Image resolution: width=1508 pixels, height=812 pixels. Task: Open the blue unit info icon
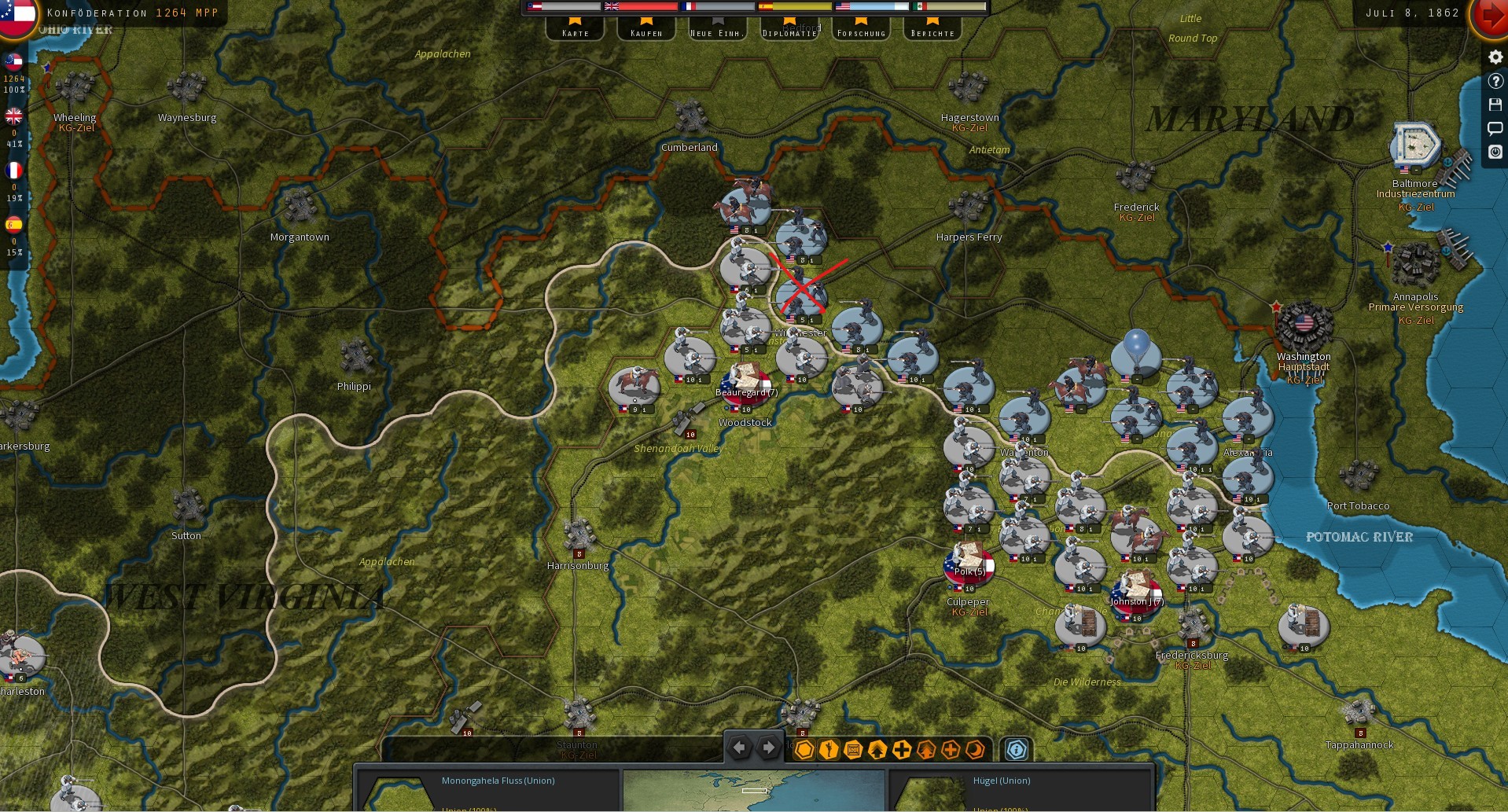click(1017, 750)
